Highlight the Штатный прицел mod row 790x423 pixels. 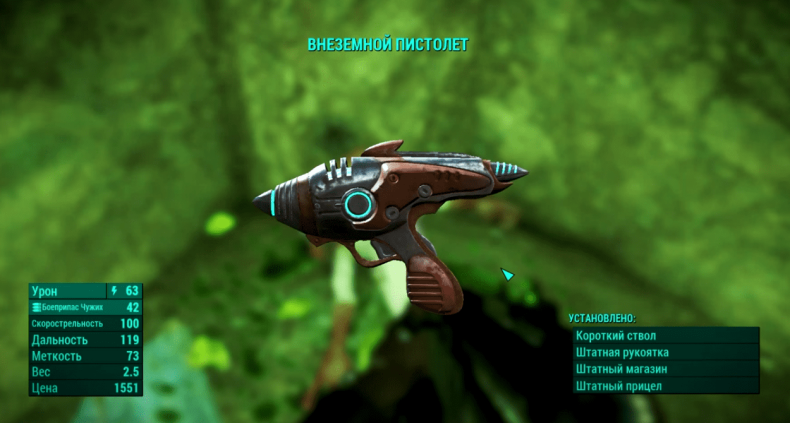pos(664,386)
